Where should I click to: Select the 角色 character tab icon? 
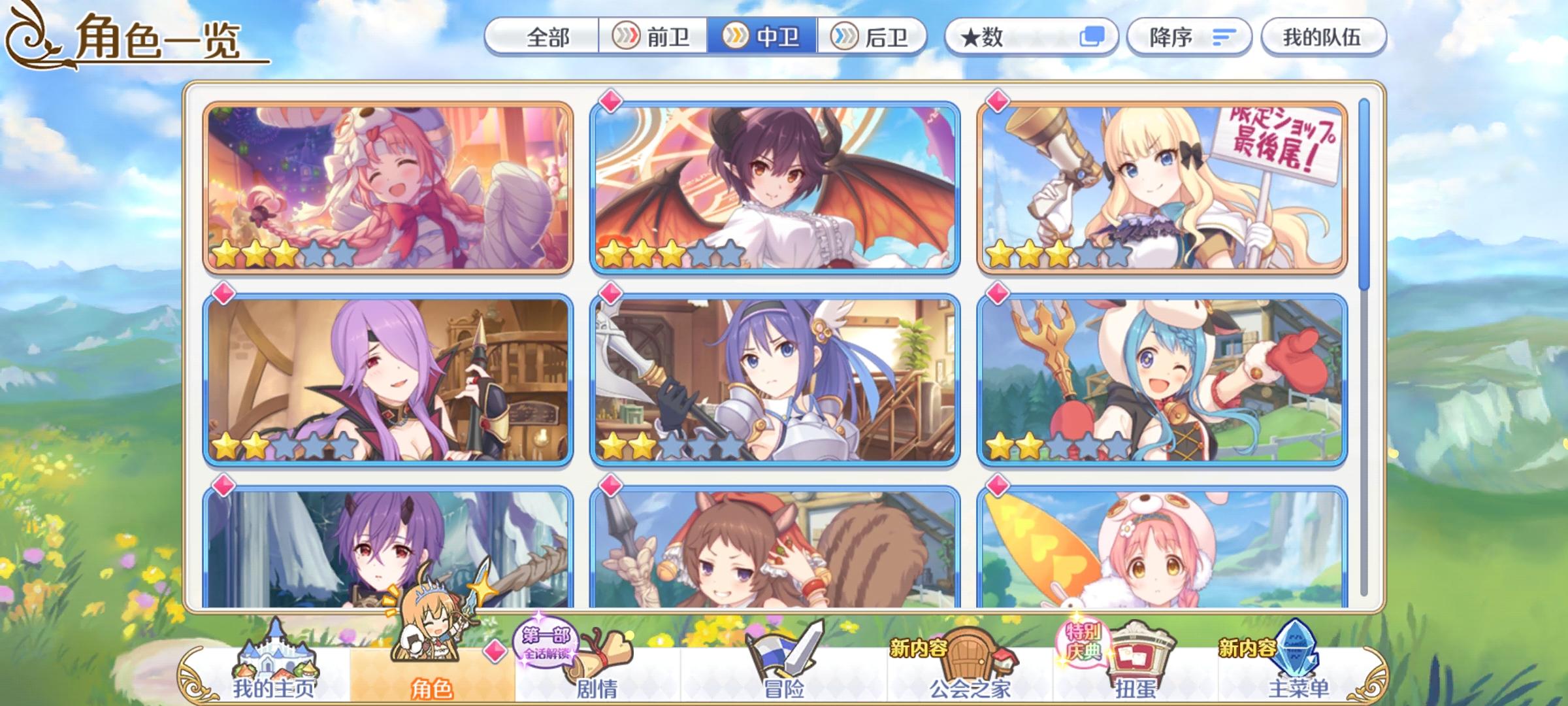tap(431, 654)
